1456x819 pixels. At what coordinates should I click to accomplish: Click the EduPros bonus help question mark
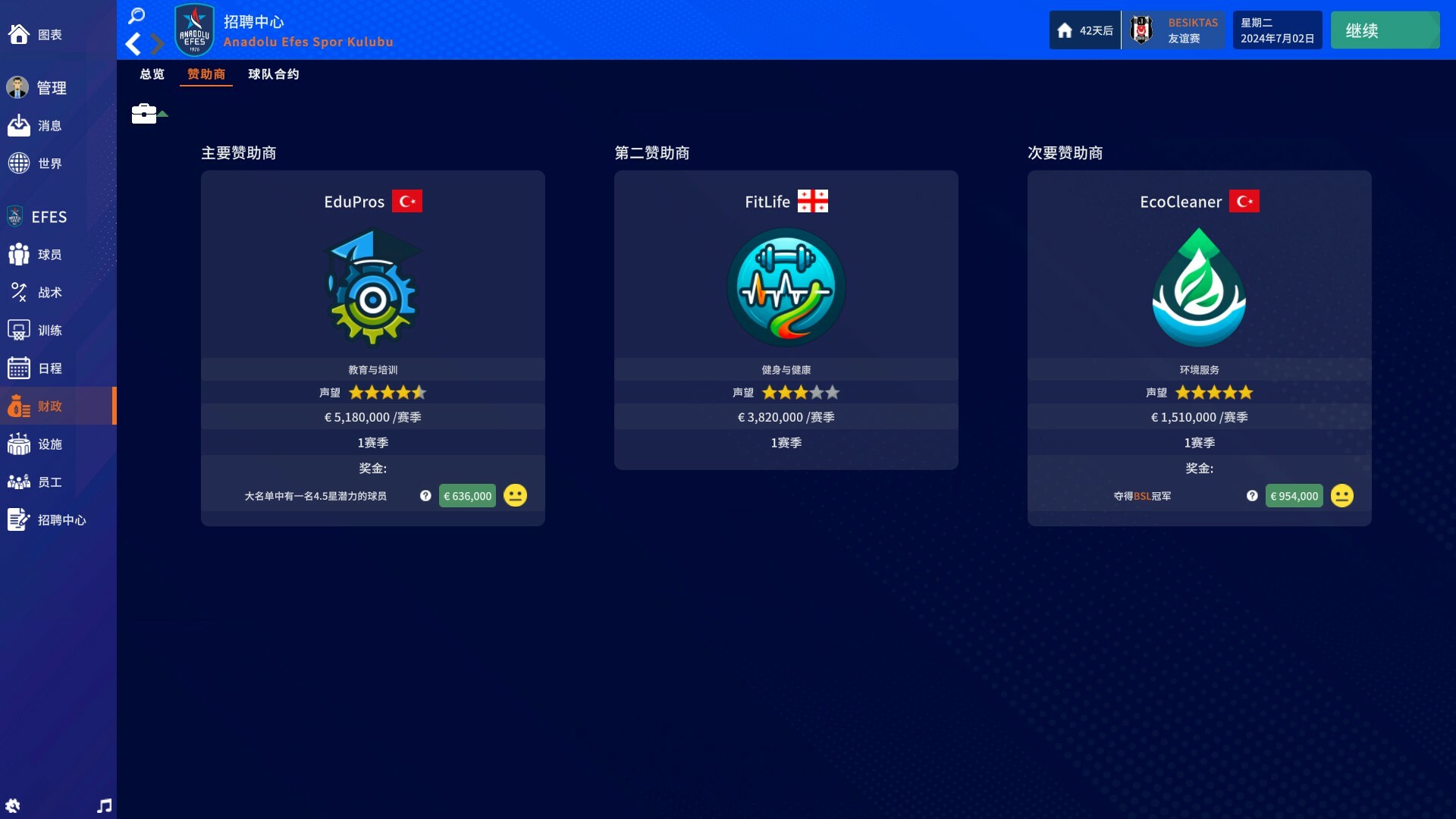(x=426, y=495)
